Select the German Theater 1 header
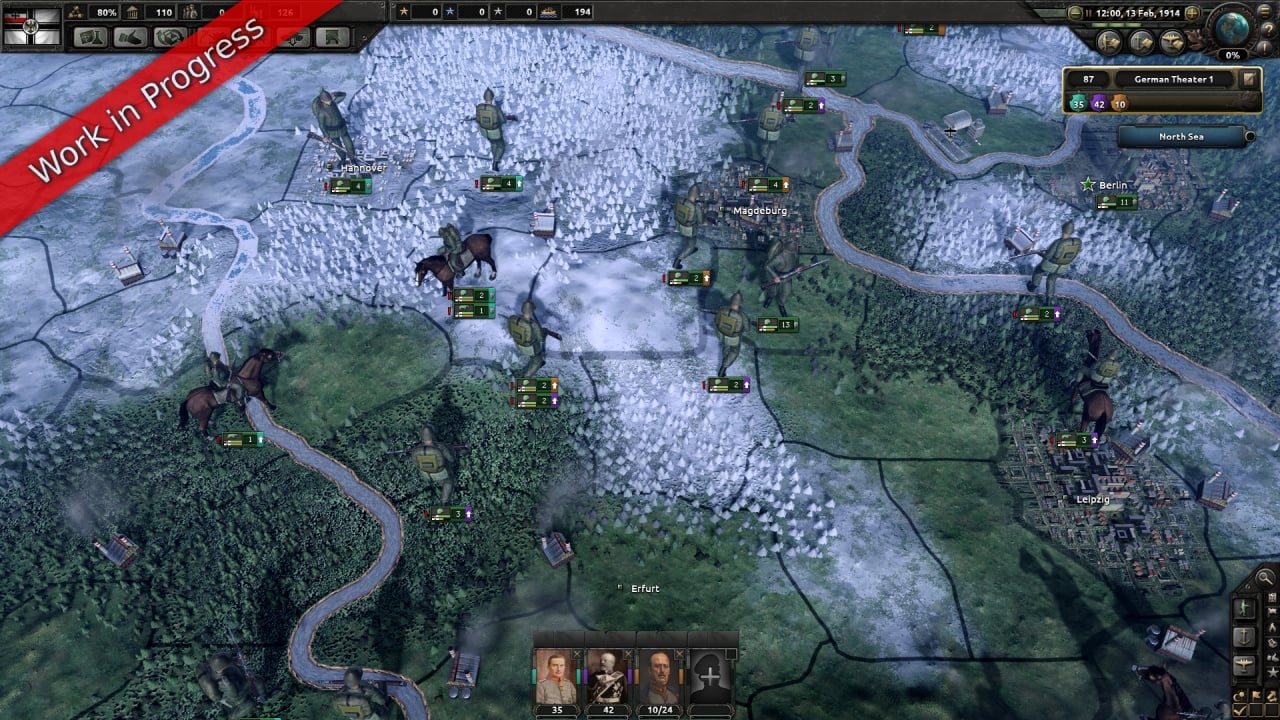1280x720 pixels. (1173, 79)
